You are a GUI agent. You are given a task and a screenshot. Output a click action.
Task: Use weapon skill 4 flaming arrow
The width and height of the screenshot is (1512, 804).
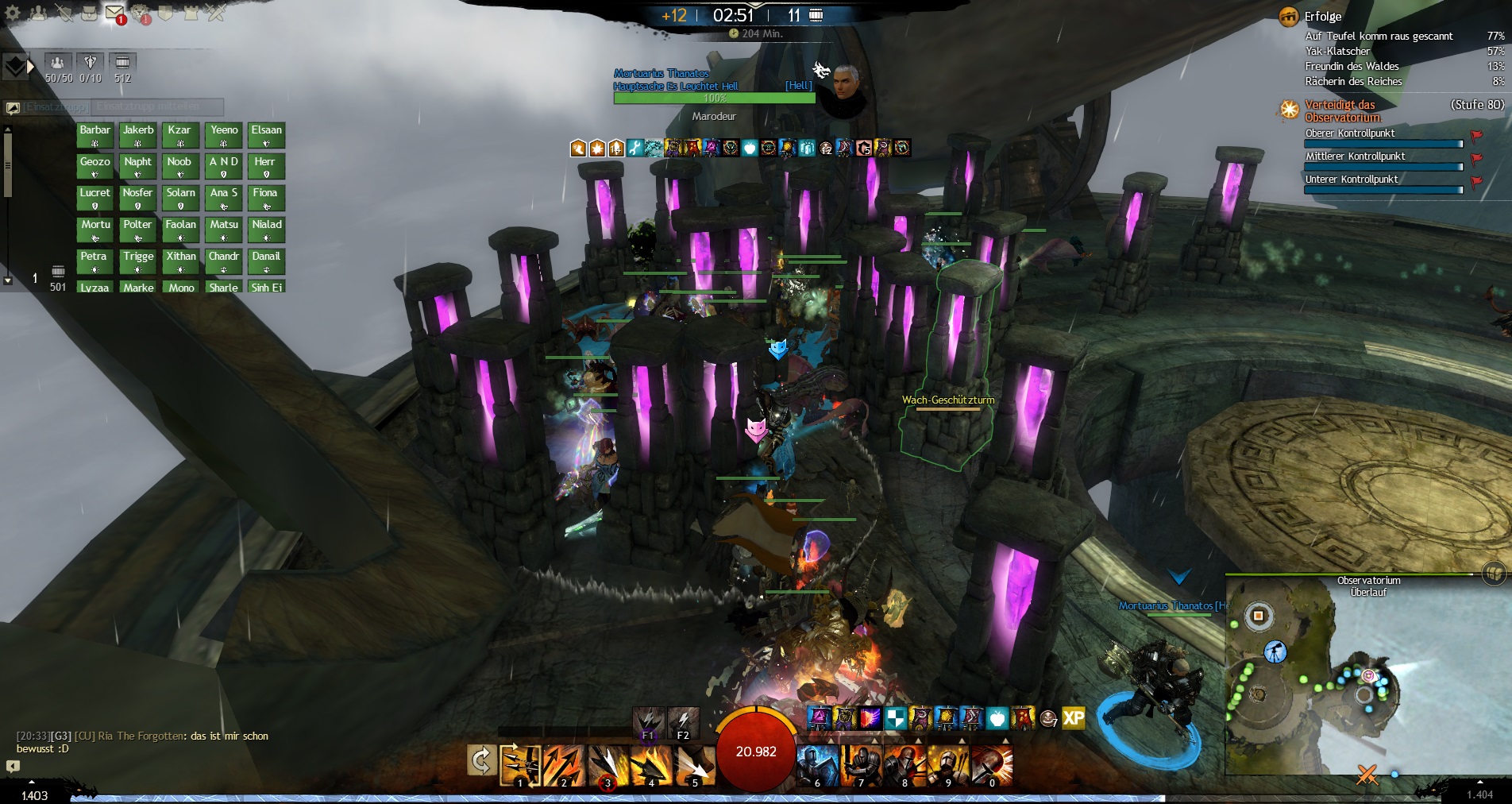point(650,766)
